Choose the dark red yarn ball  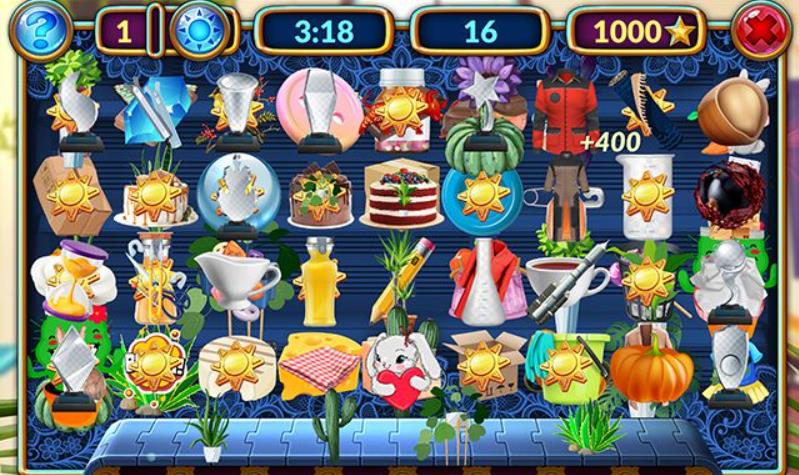click(729, 196)
